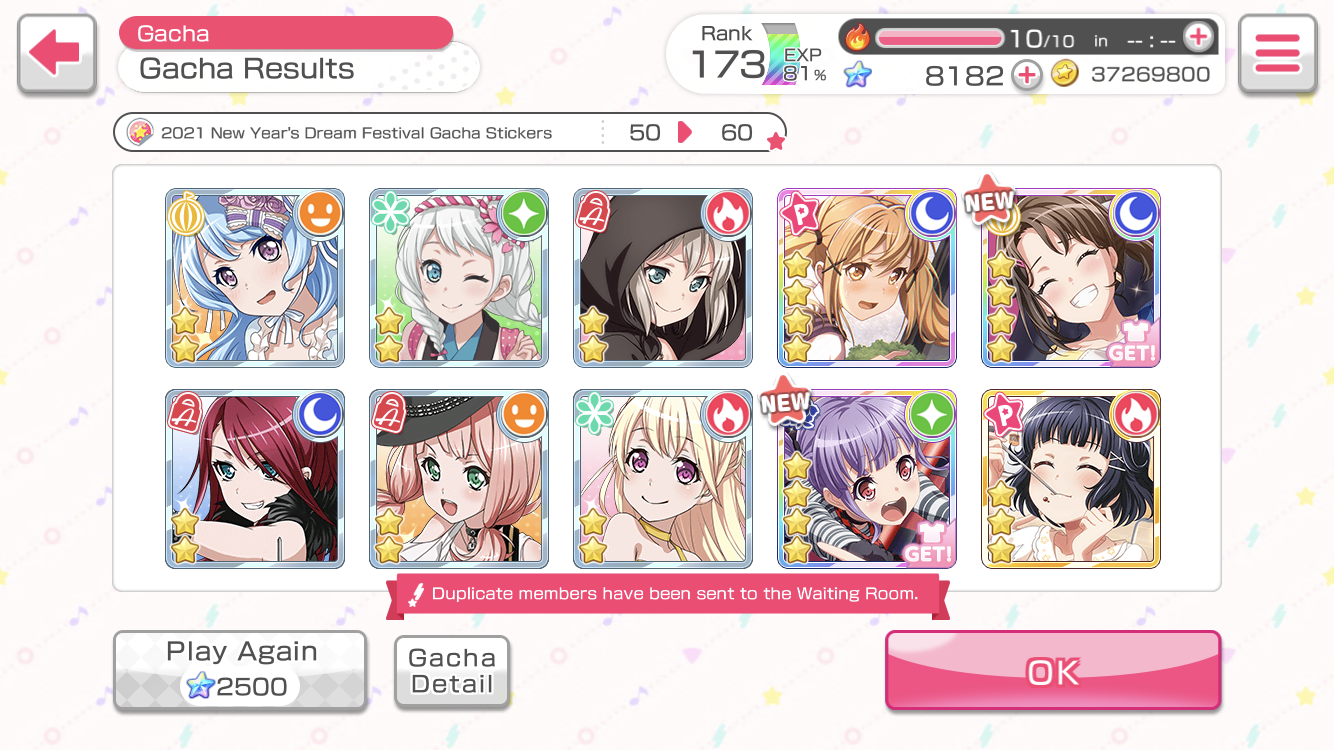Viewport: 1334px width, 750px height.
Task: Open the hamburger menu
Action: [x=1276, y=54]
